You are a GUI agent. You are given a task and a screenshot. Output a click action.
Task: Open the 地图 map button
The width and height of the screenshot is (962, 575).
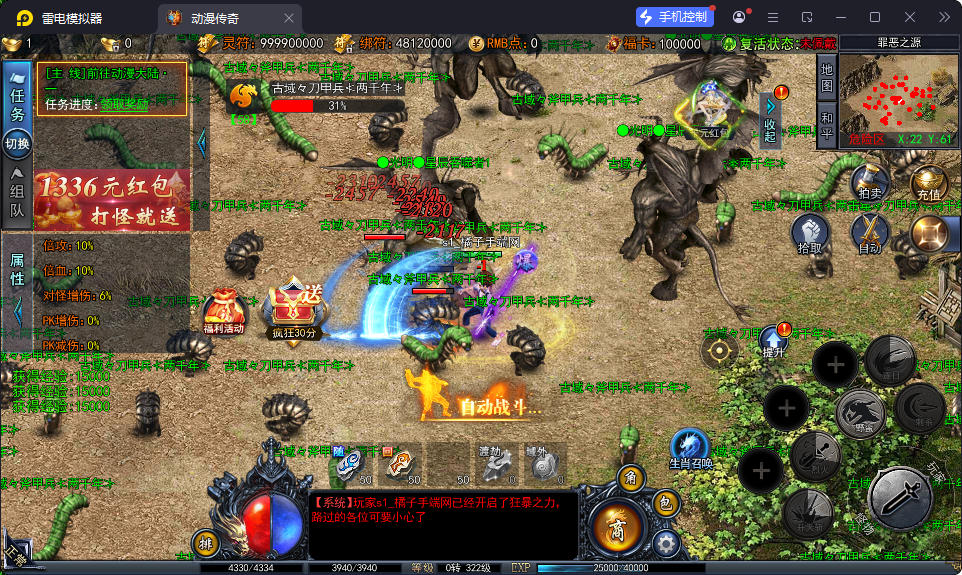[826, 76]
